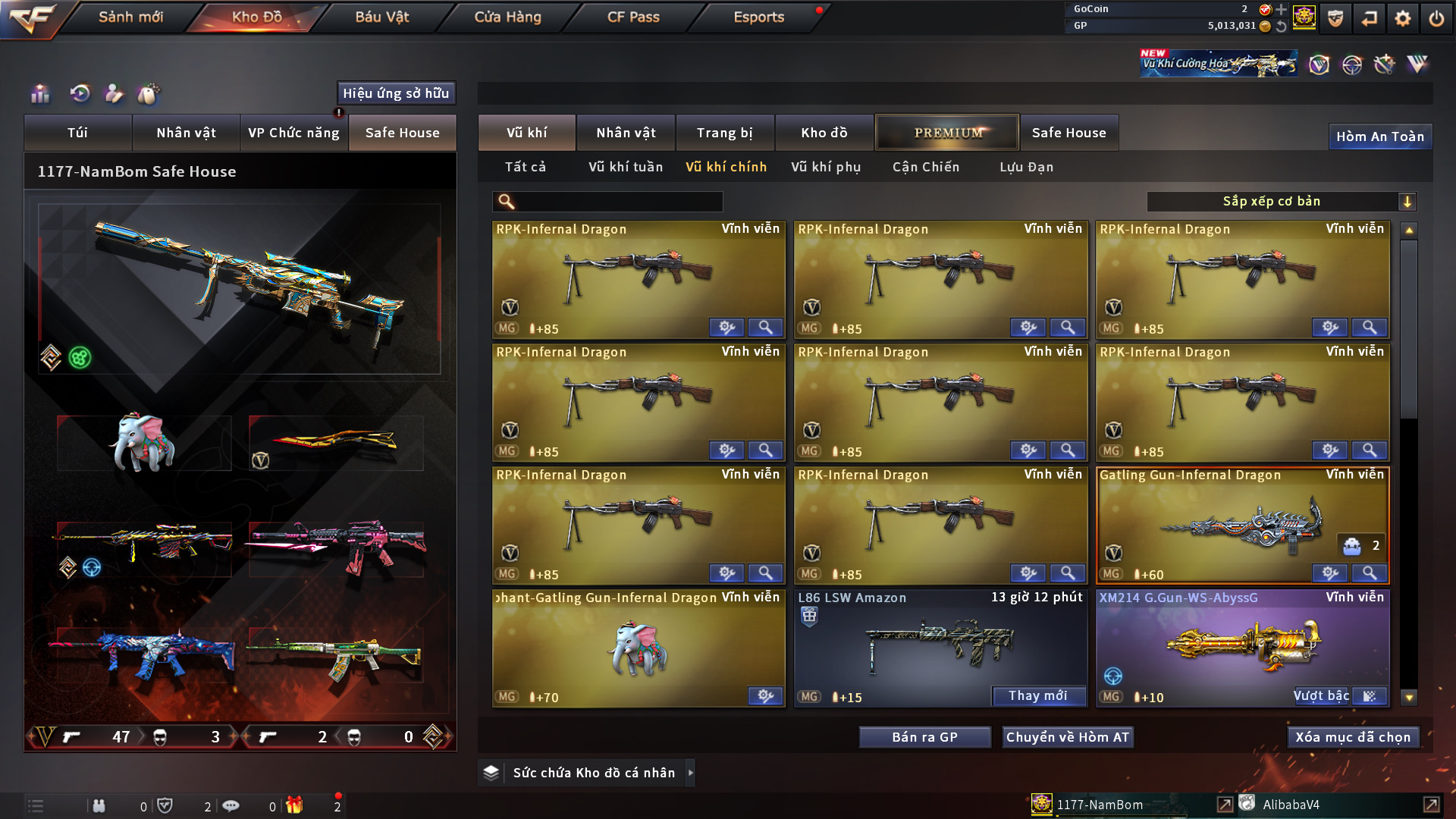The width and height of the screenshot is (1456, 819).
Task: Go to the CF Pass page
Action: 633,17
